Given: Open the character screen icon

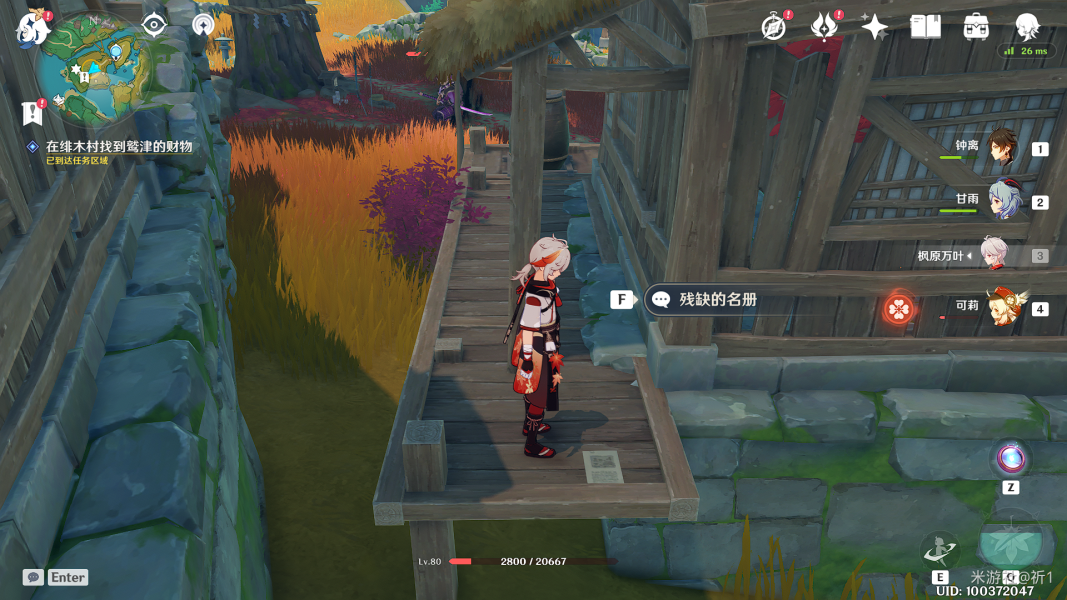Looking at the screenshot, I should click(1027, 27).
